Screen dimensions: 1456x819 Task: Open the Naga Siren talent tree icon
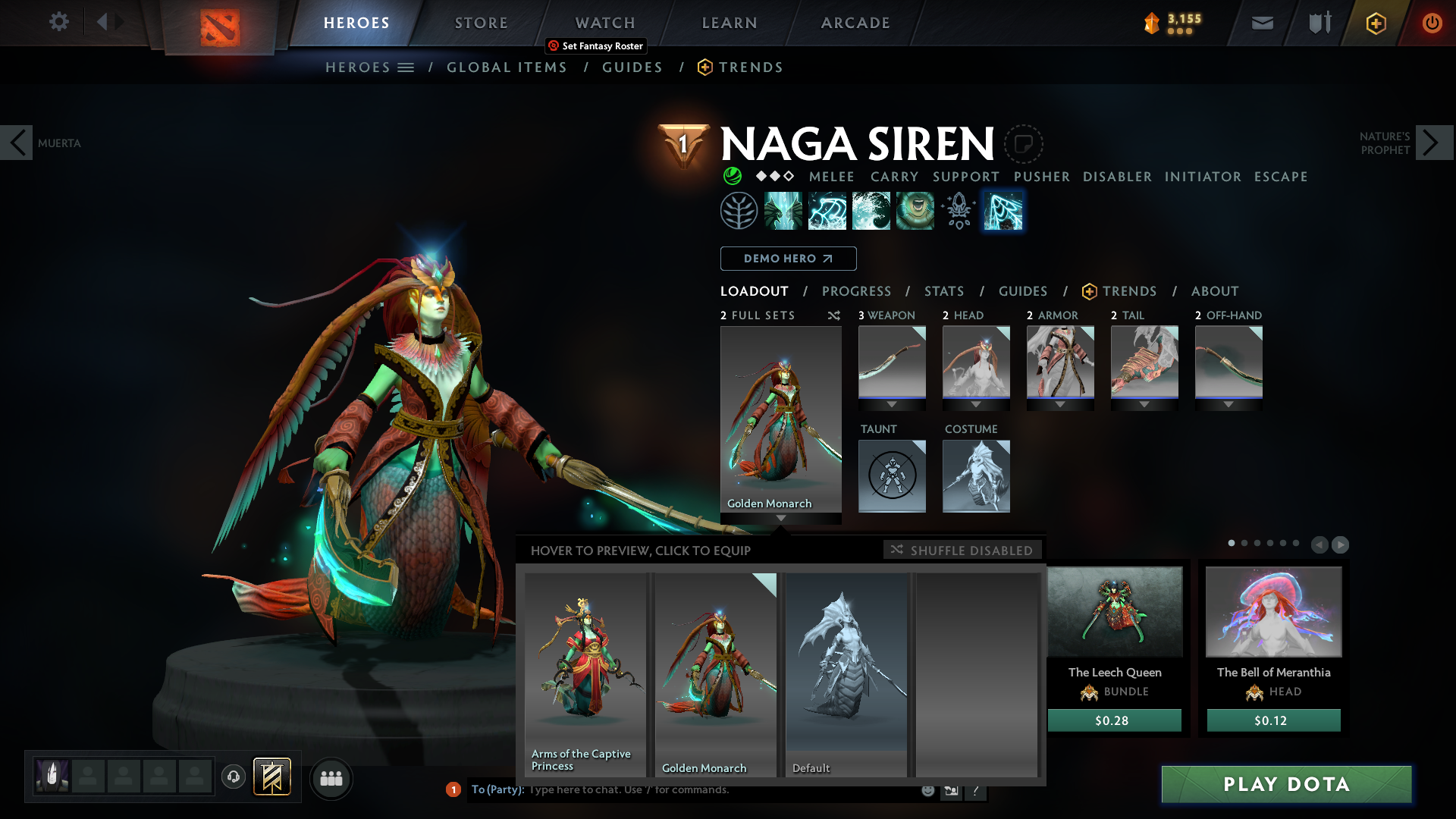[x=739, y=210]
